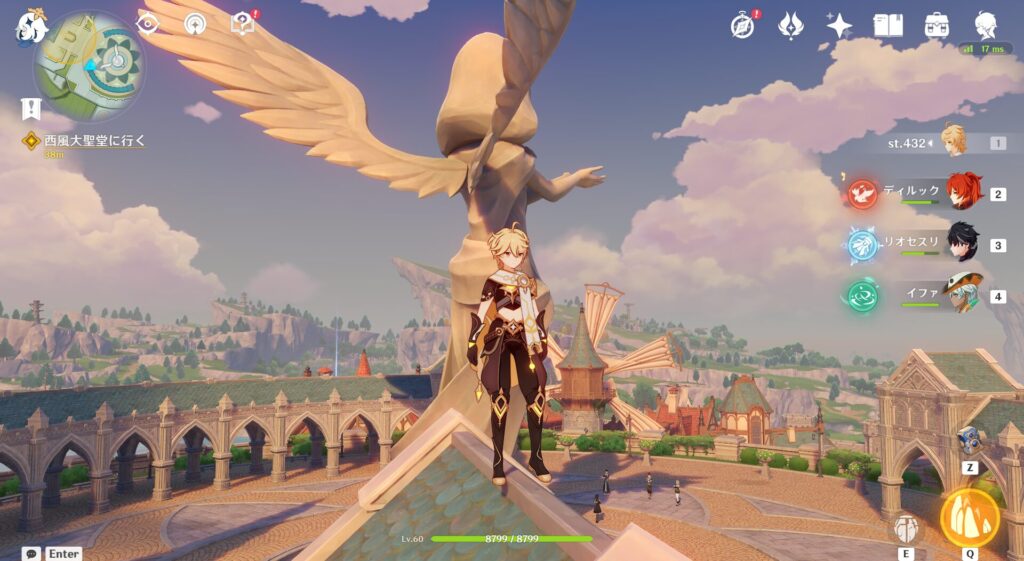
Task: Switch to party member イファ
Action: [963, 295]
